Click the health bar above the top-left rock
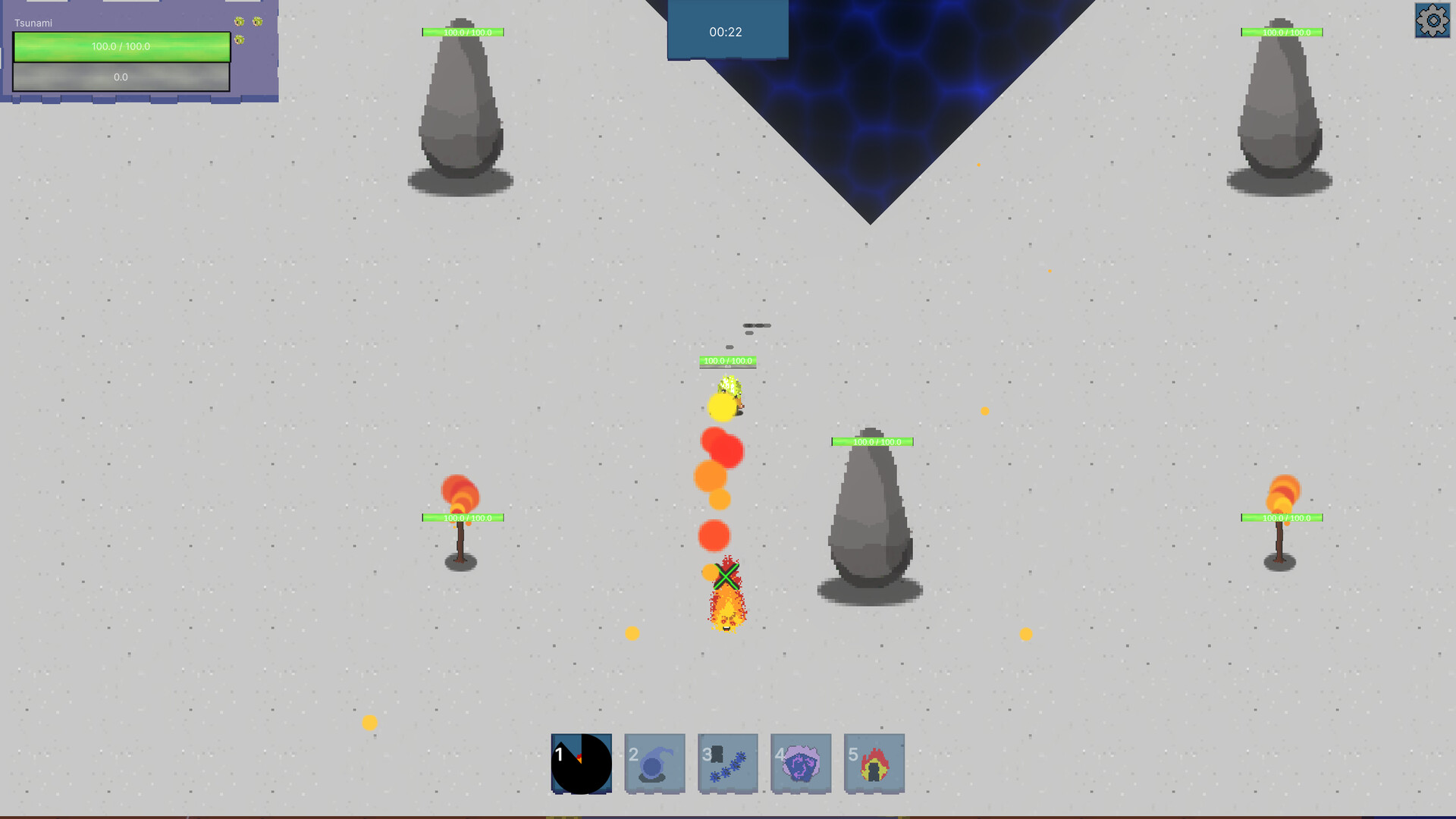This screenshot has height=819, width=1456. click(x=462, y=32)
